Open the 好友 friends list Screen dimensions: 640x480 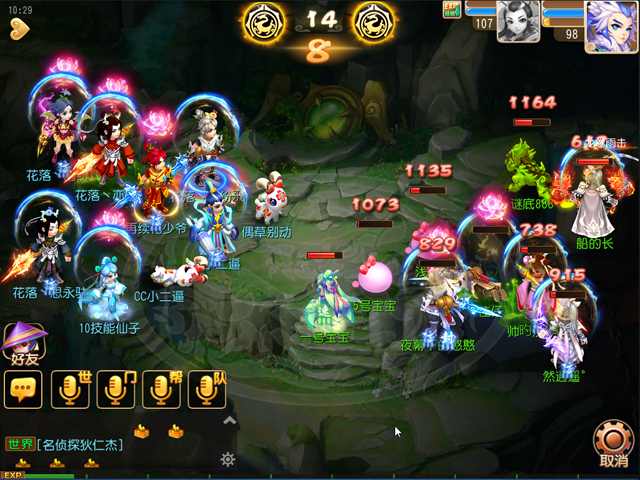pos(23,343)
